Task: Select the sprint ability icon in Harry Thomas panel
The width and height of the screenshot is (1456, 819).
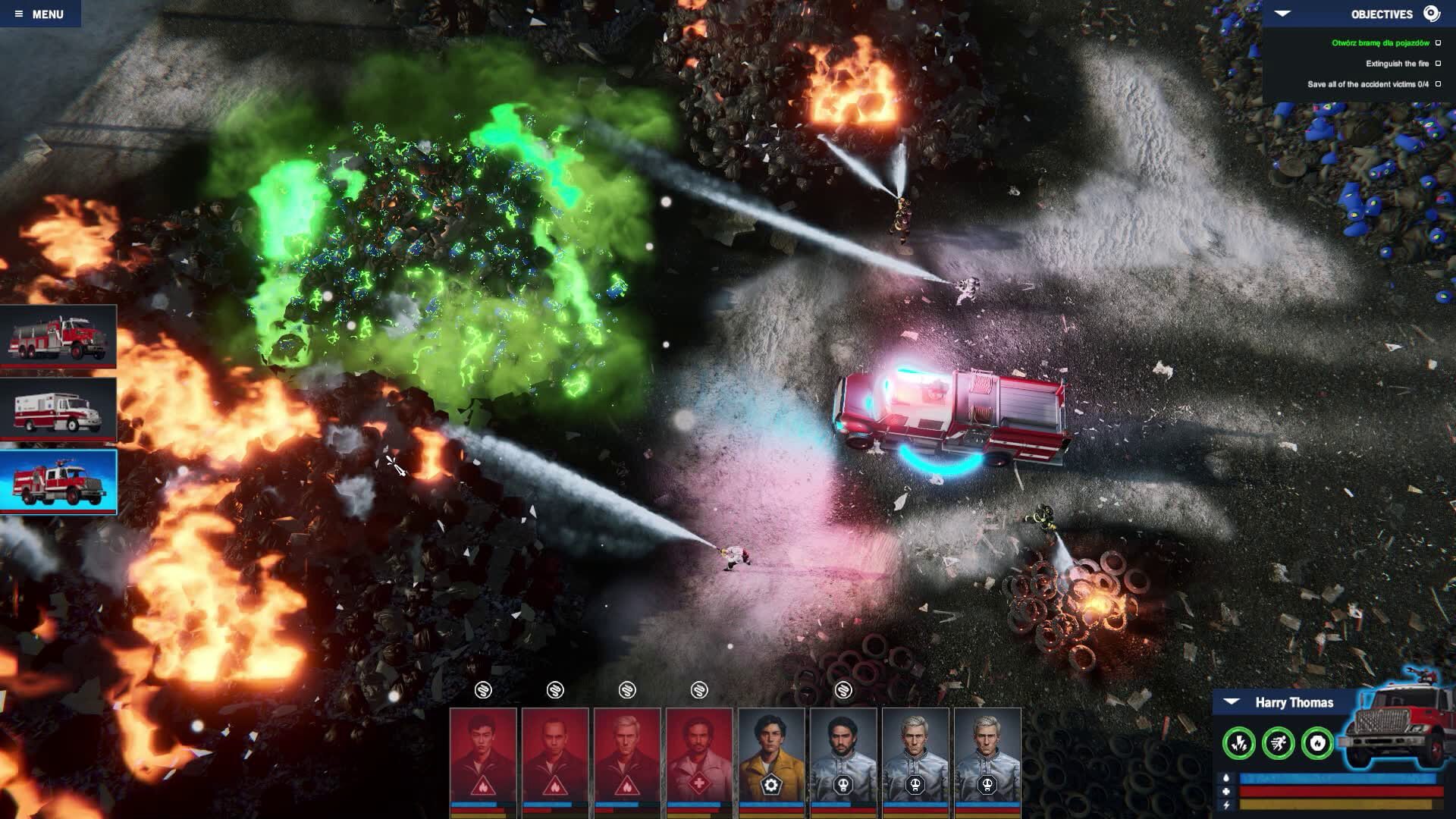Action: point(1278,743)
